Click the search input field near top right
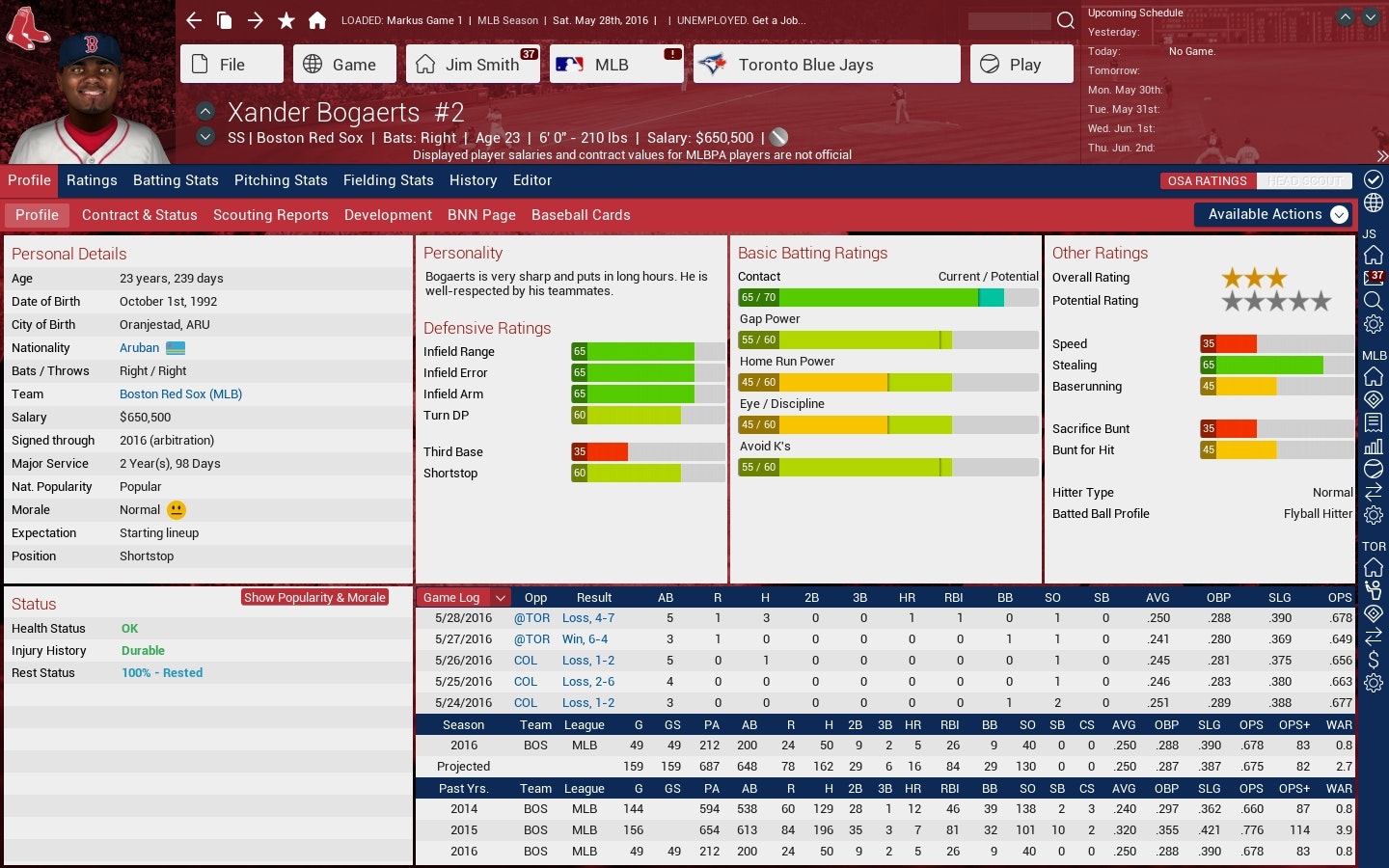 [x=1008, y=19]
